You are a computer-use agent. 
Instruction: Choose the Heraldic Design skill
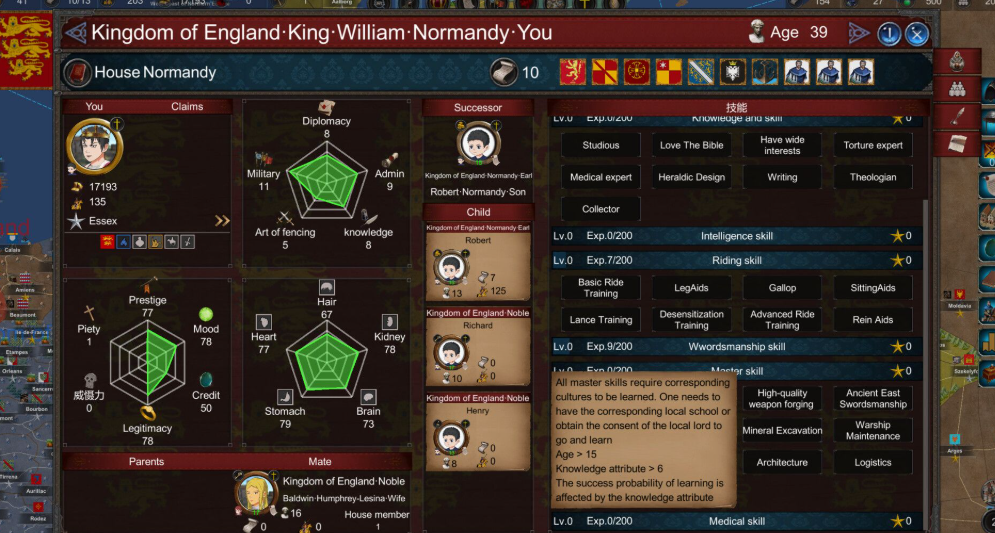pos(692,177)
